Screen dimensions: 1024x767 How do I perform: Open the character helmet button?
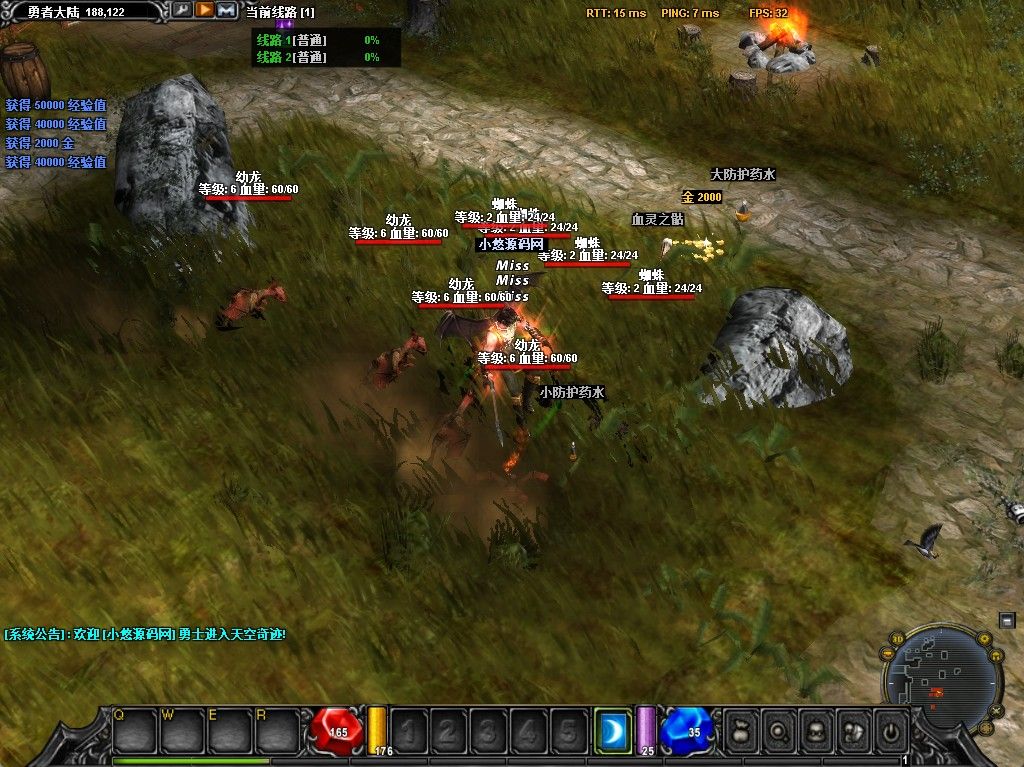click(815, 731)
